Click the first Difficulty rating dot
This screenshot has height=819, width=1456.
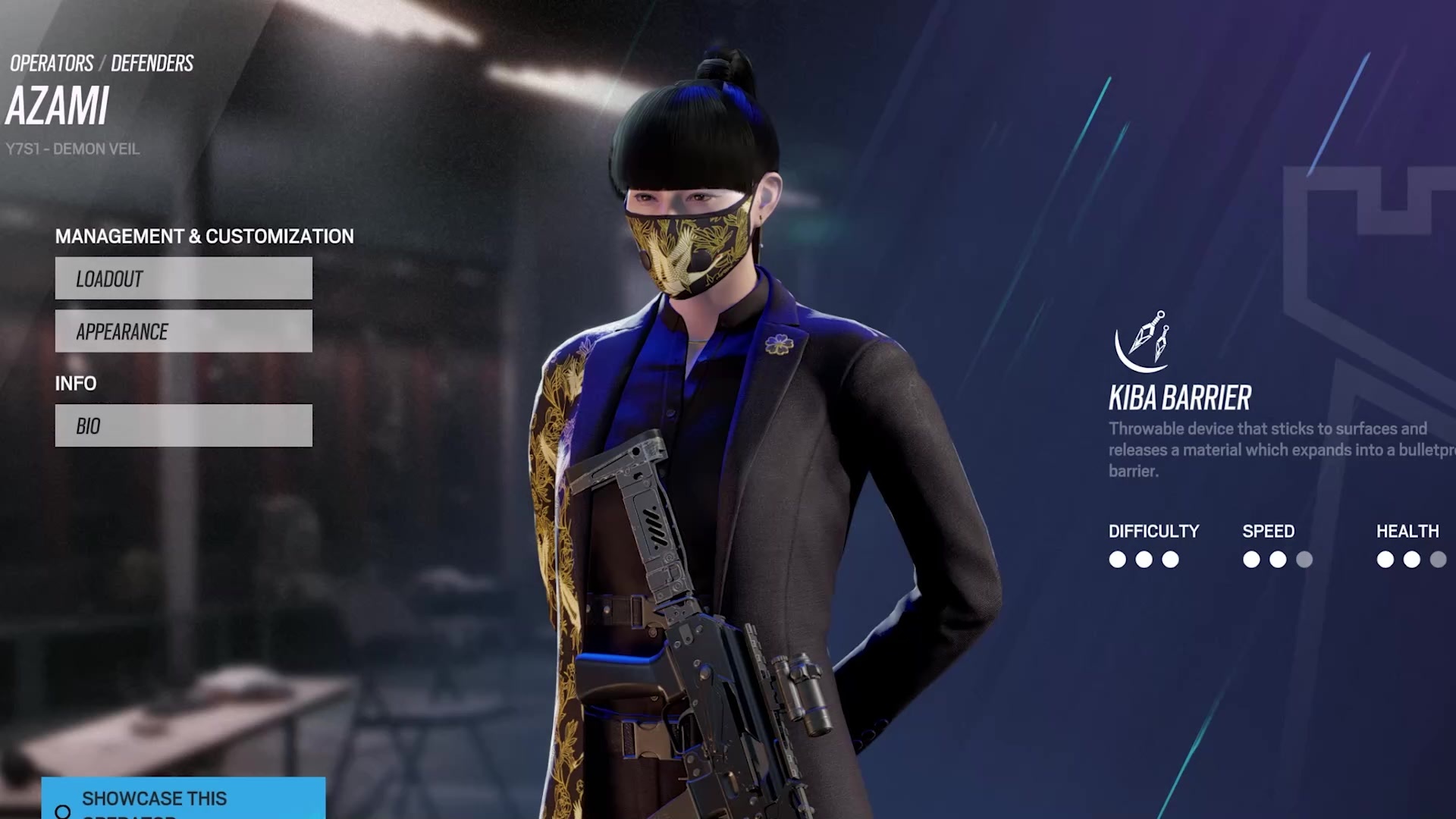coord(1117,560)
